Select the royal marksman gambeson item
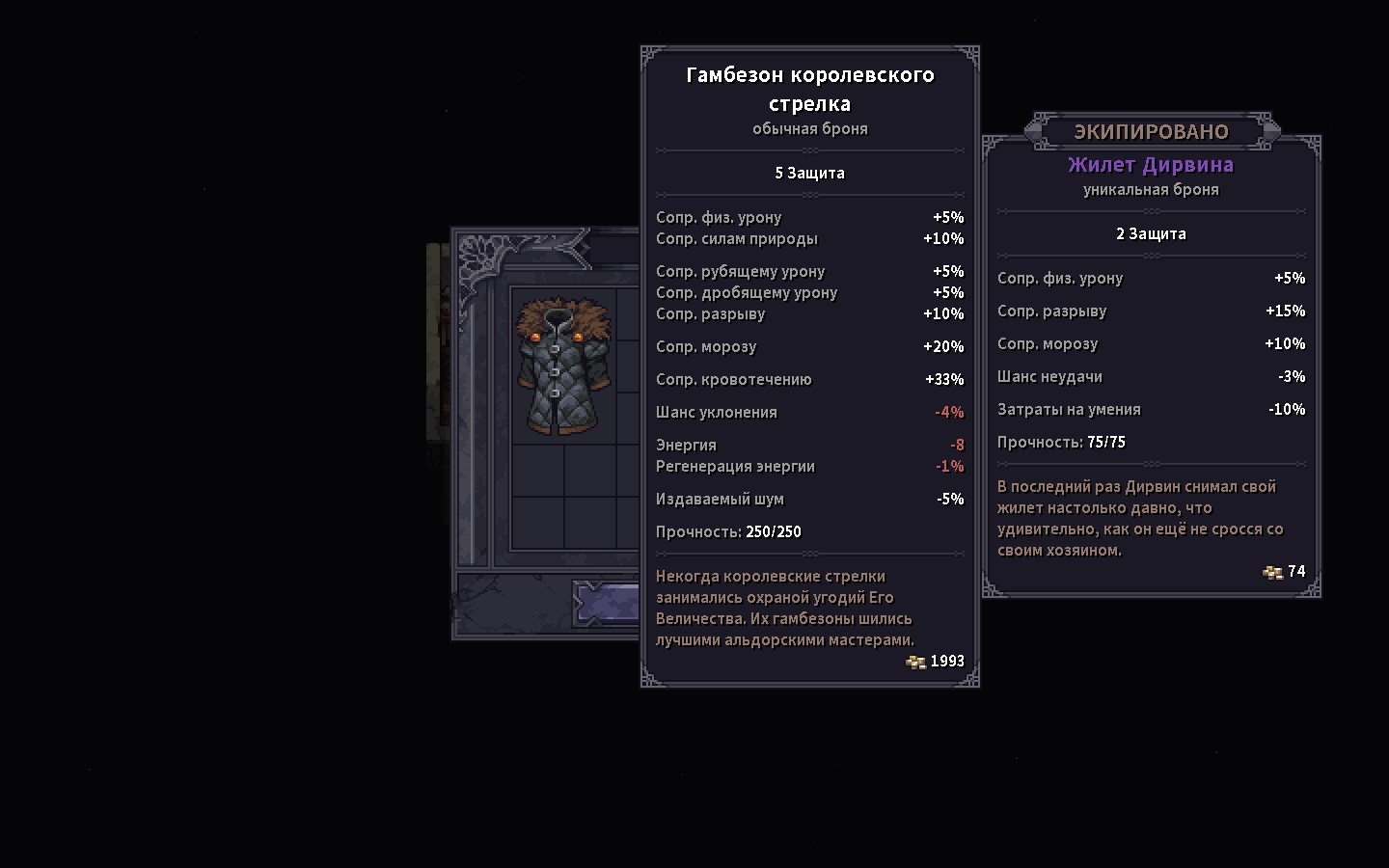Screen dimensions: 1389x868 pyautogui.click(x=564, y=366)
